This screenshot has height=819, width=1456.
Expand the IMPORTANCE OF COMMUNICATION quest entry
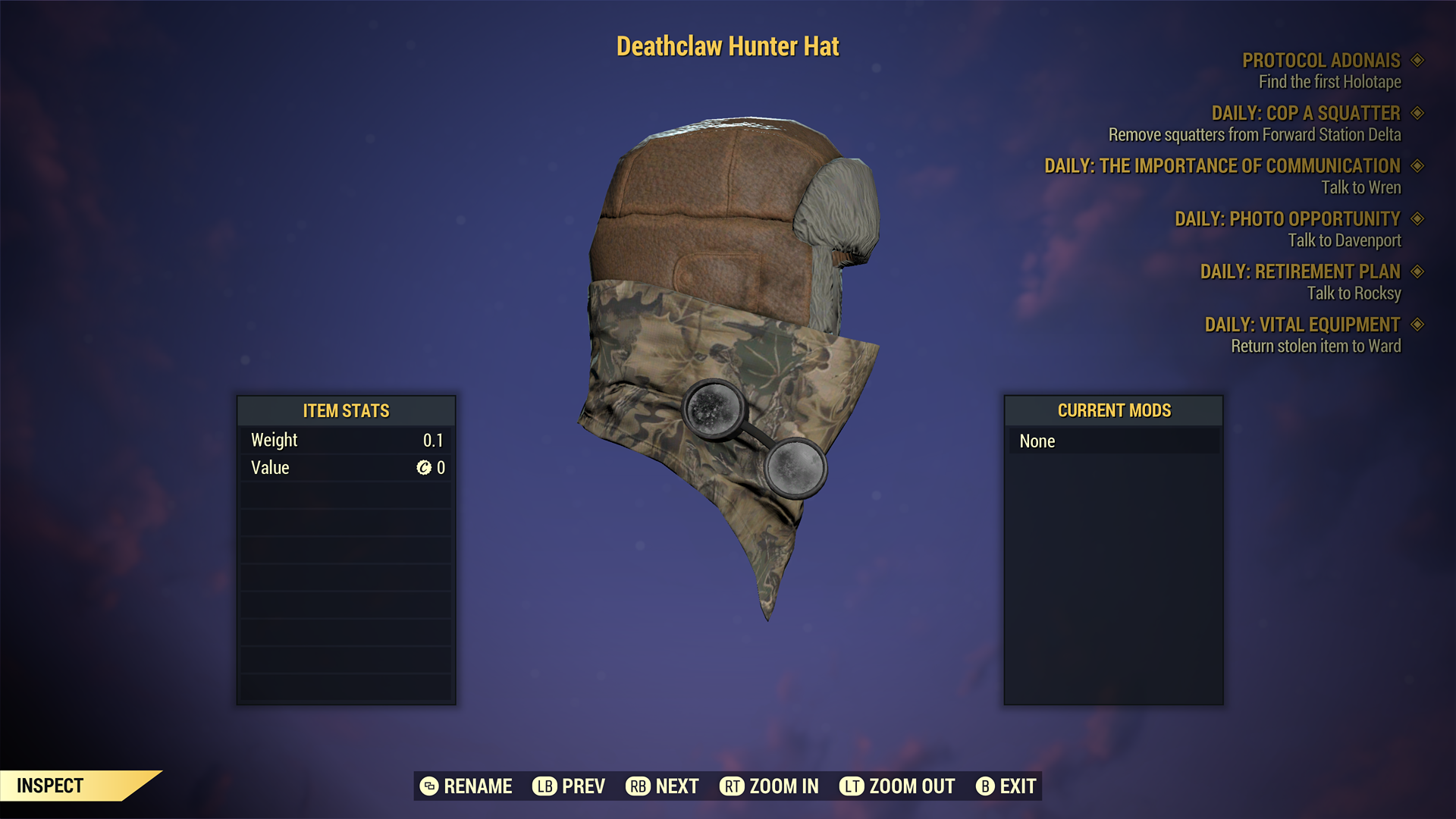pos(1221,166)
